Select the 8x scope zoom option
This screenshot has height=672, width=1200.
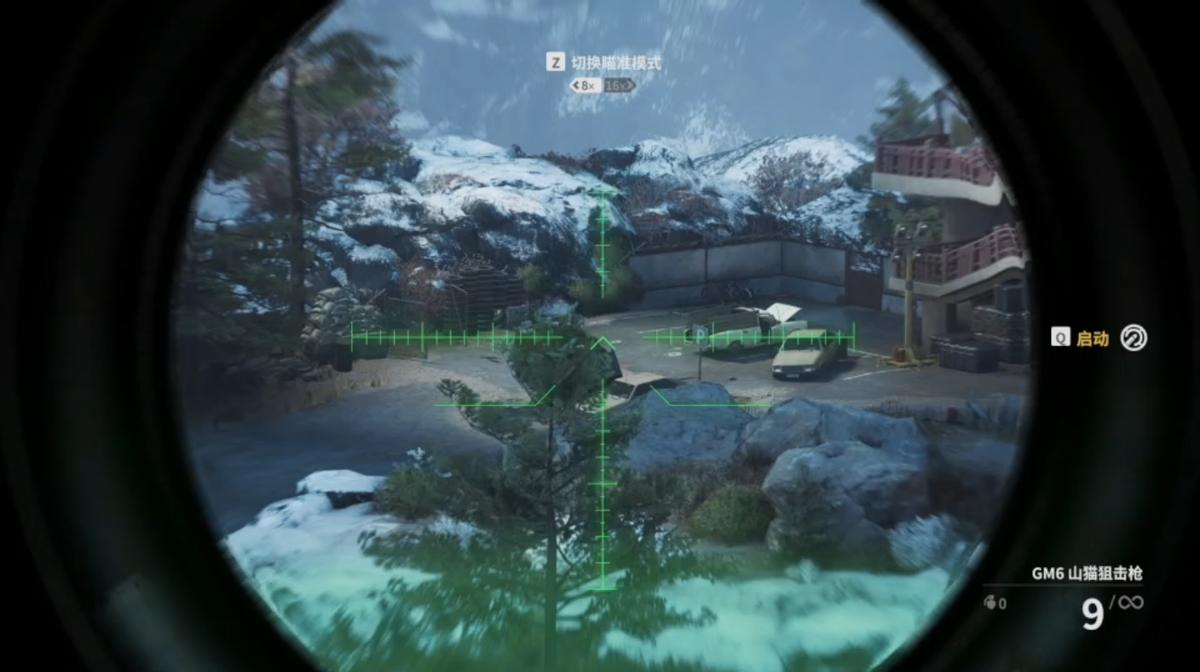point(584,86)
